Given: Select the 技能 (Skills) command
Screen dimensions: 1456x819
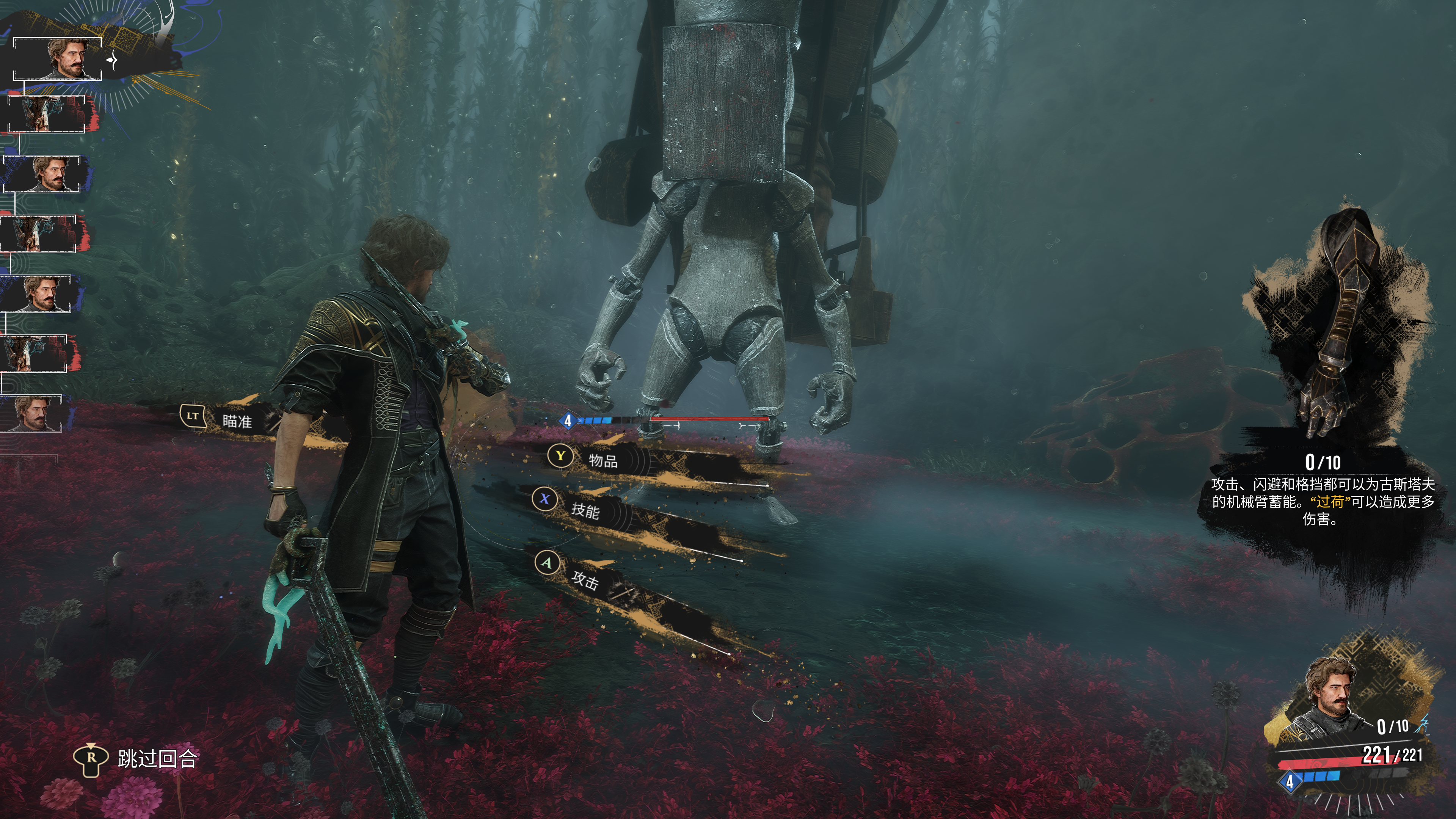Looking at the screenshot, I should (585, 510).
